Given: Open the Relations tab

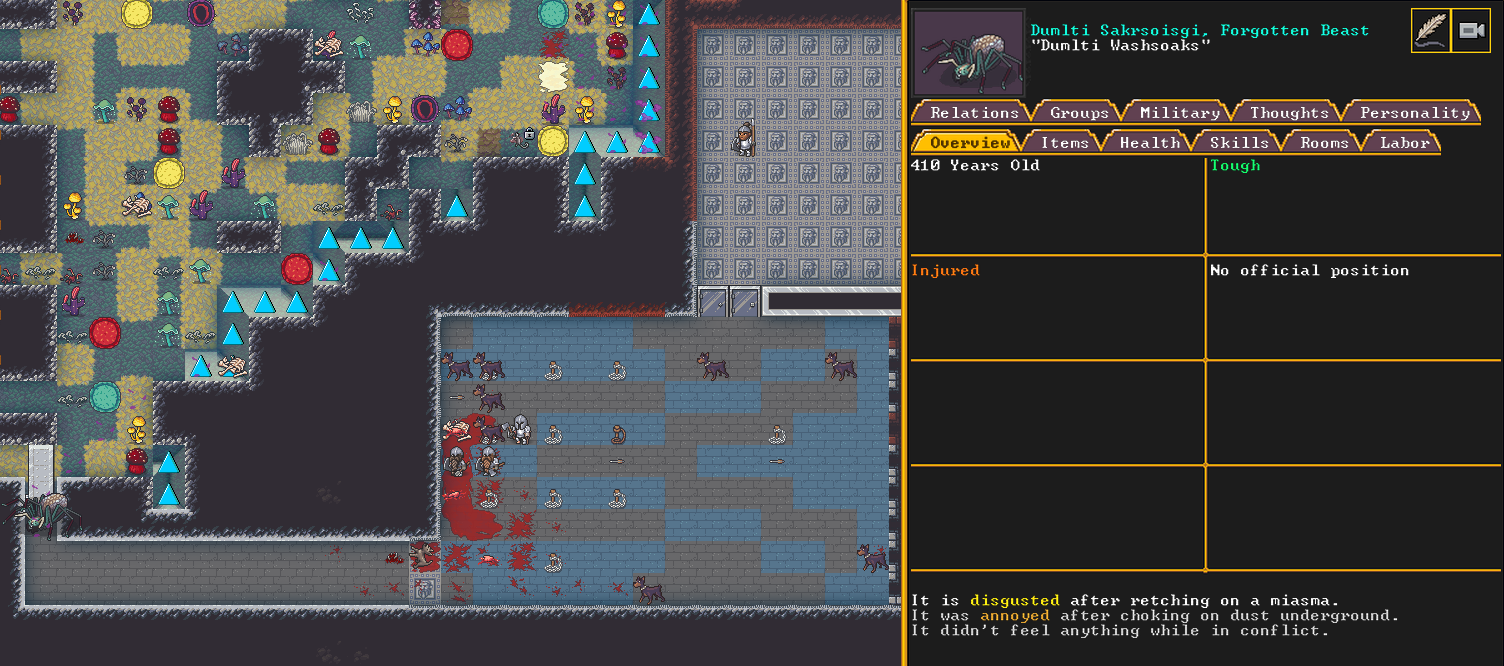Looking at the screenshot, I should coord(973,113).
